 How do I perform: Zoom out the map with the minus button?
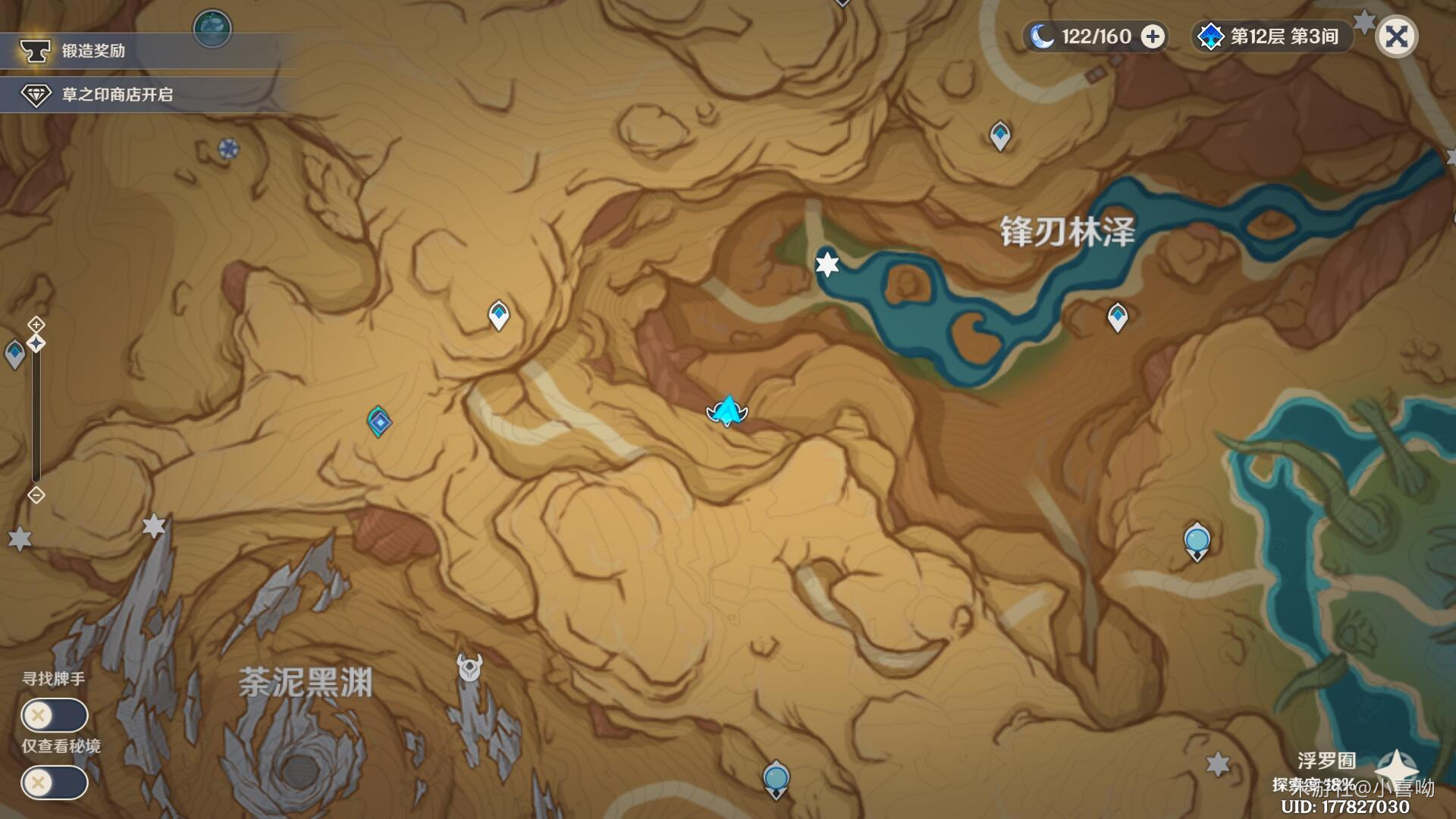coord(36,495)
